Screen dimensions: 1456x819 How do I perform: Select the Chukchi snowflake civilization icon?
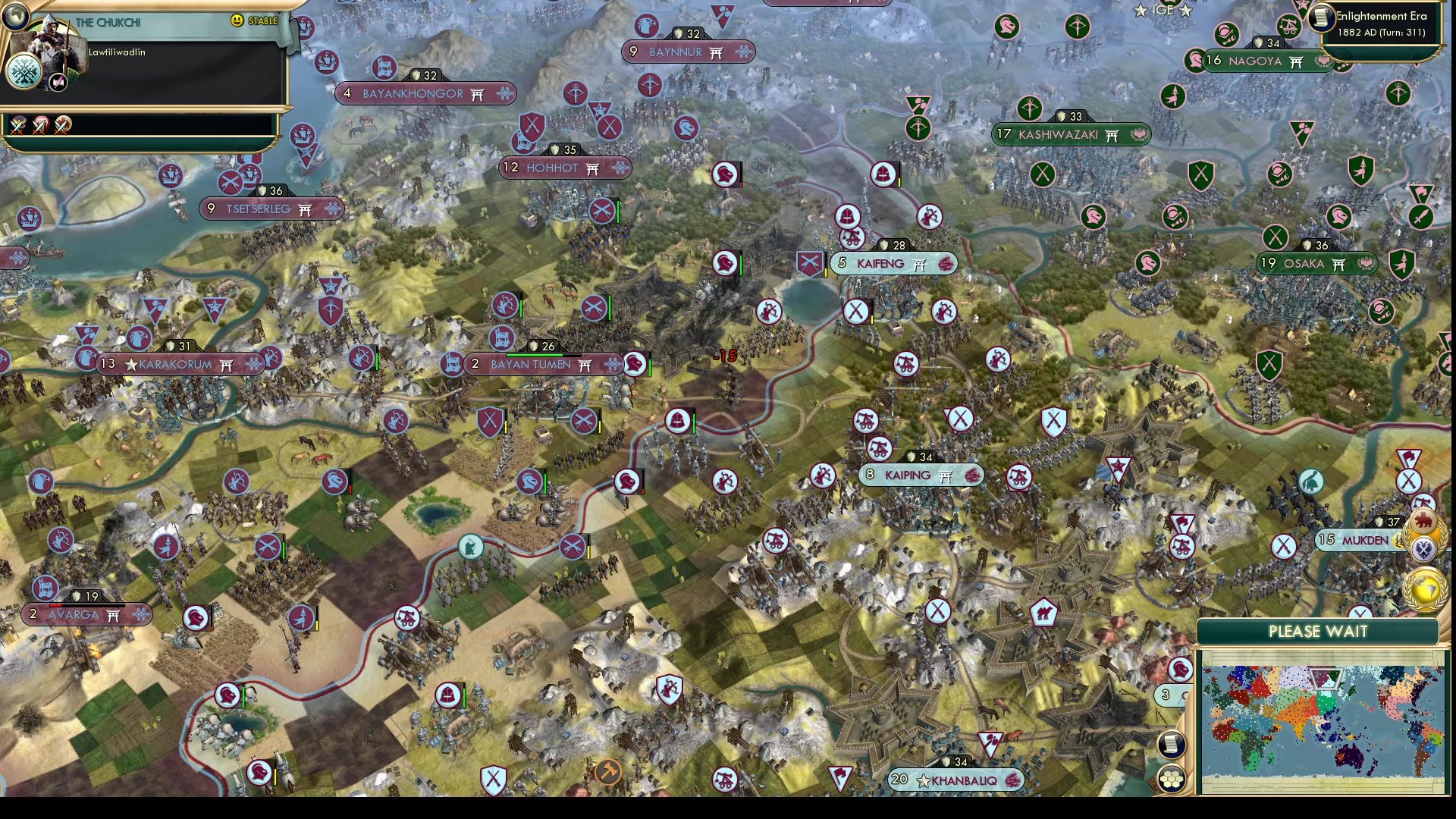click(x=24, y=73)
